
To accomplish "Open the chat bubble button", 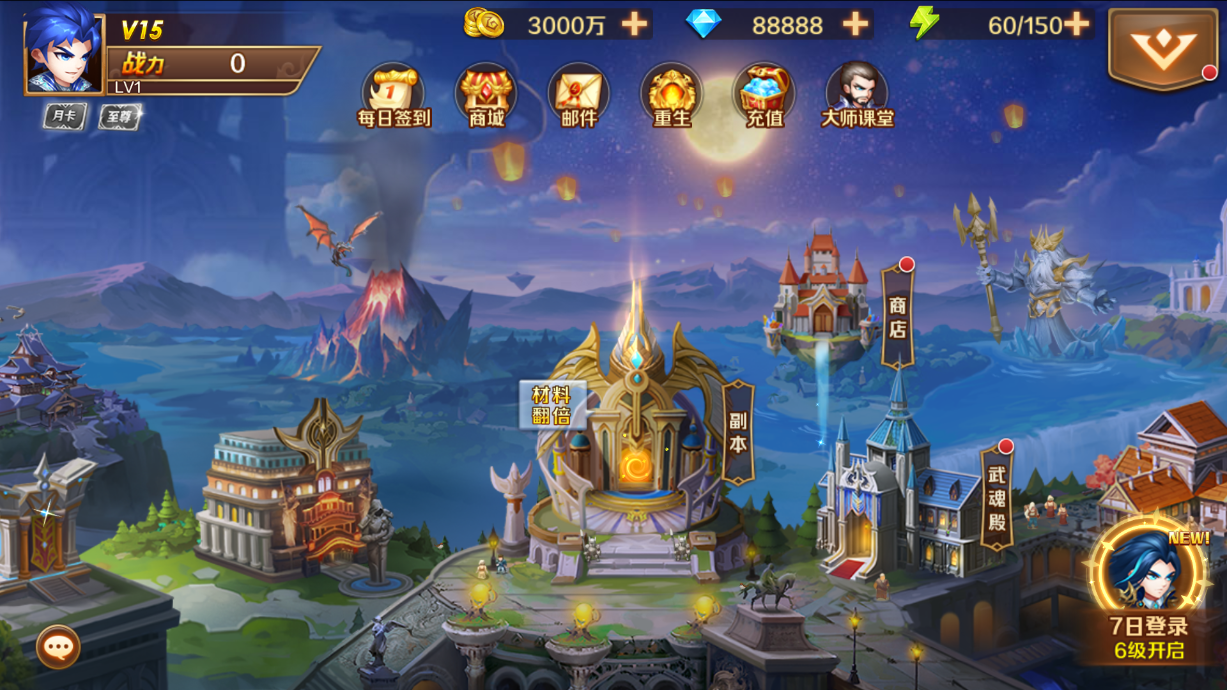I will (x=58, y=647).
